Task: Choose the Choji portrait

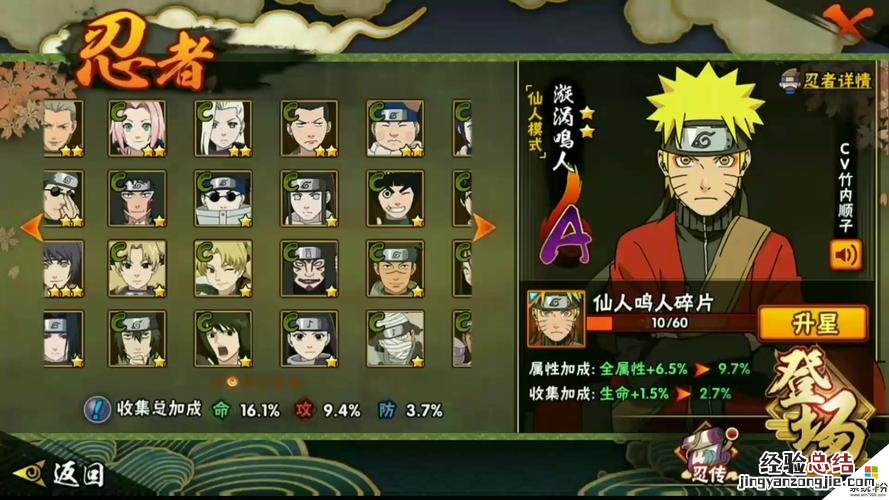Action: click(394, 128)
